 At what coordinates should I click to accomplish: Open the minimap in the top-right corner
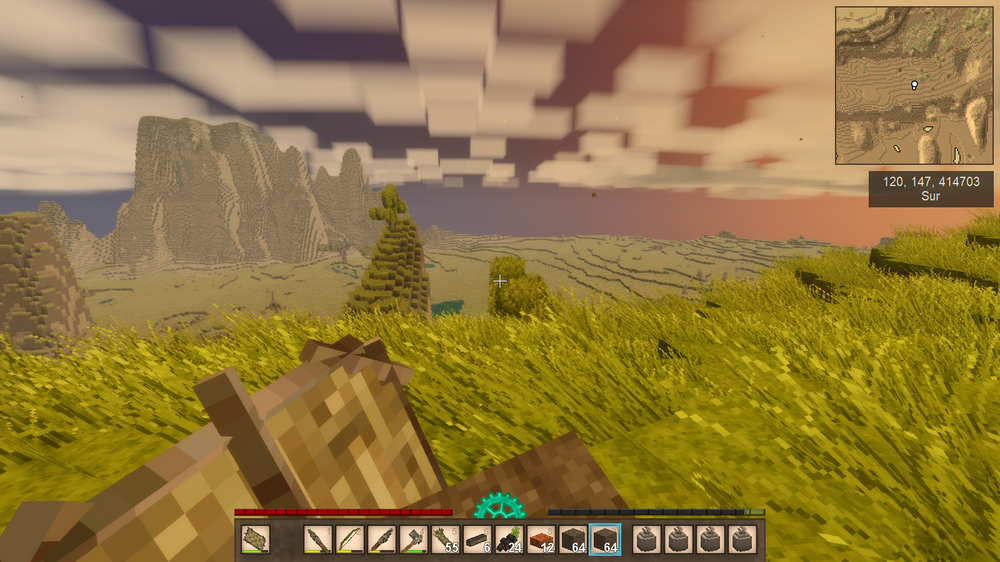click(x=914, y=85)
